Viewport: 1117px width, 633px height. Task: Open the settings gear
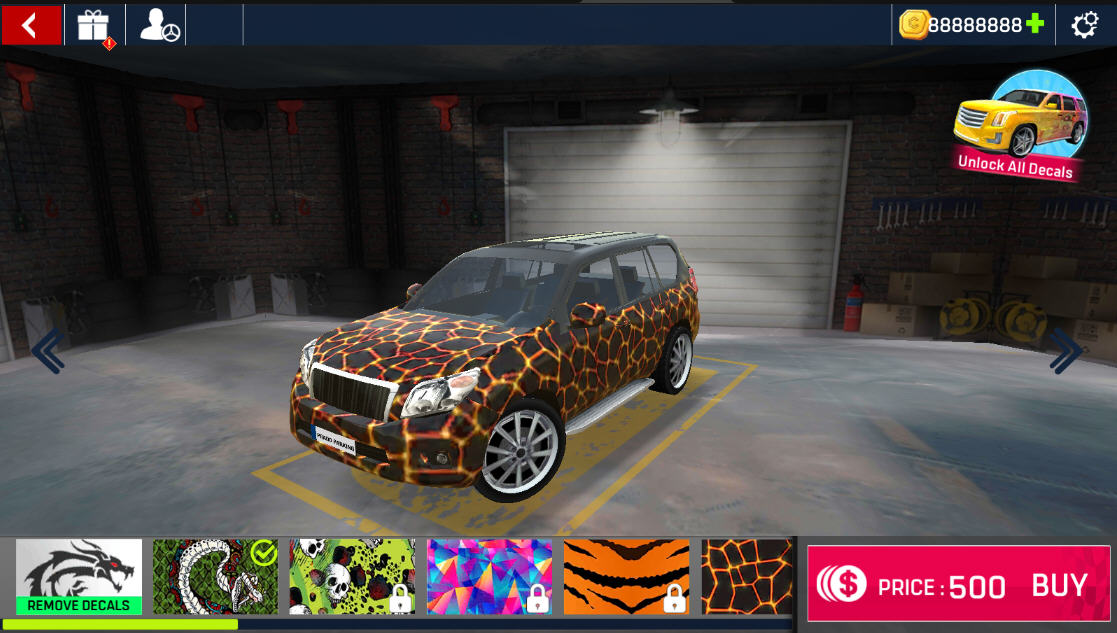(1085, 25)
